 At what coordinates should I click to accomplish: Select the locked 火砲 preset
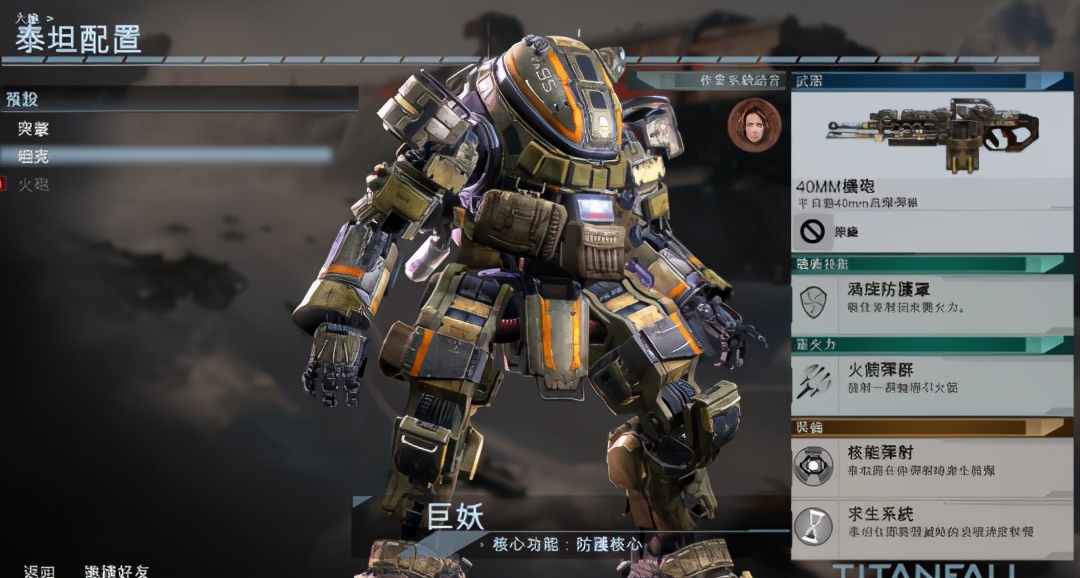34,184
